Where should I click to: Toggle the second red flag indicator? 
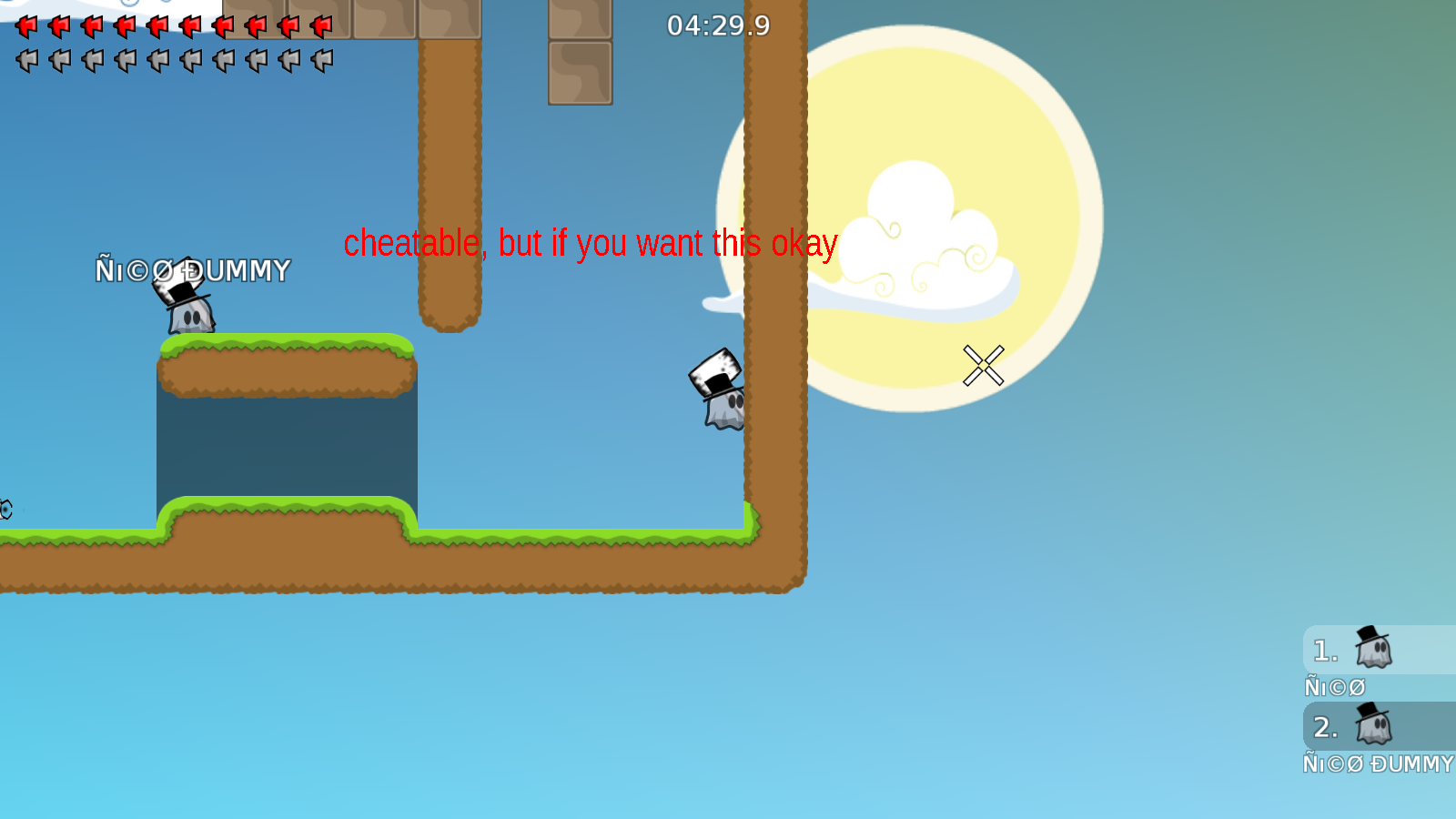59,25
